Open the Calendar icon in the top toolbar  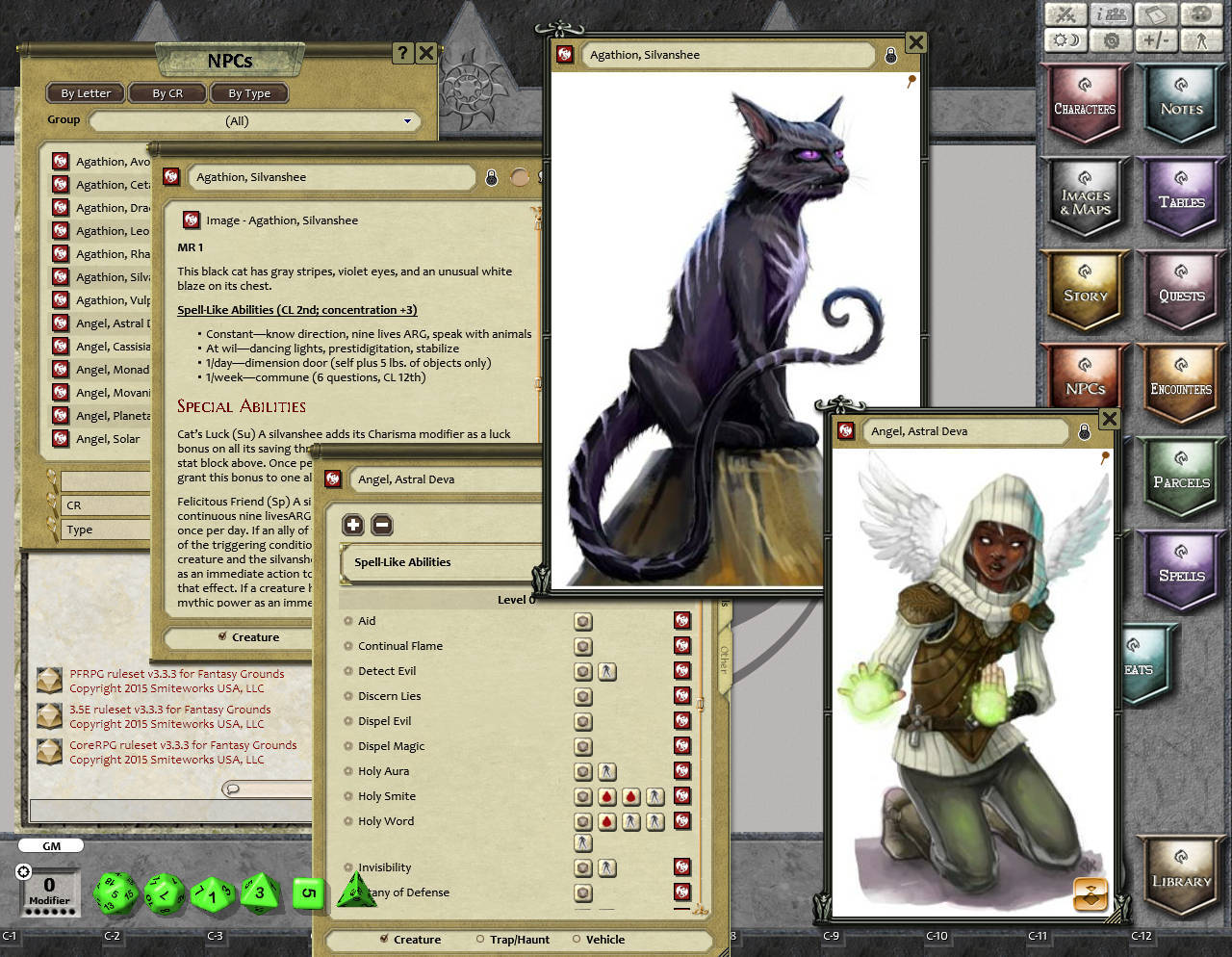point(1155,14)
